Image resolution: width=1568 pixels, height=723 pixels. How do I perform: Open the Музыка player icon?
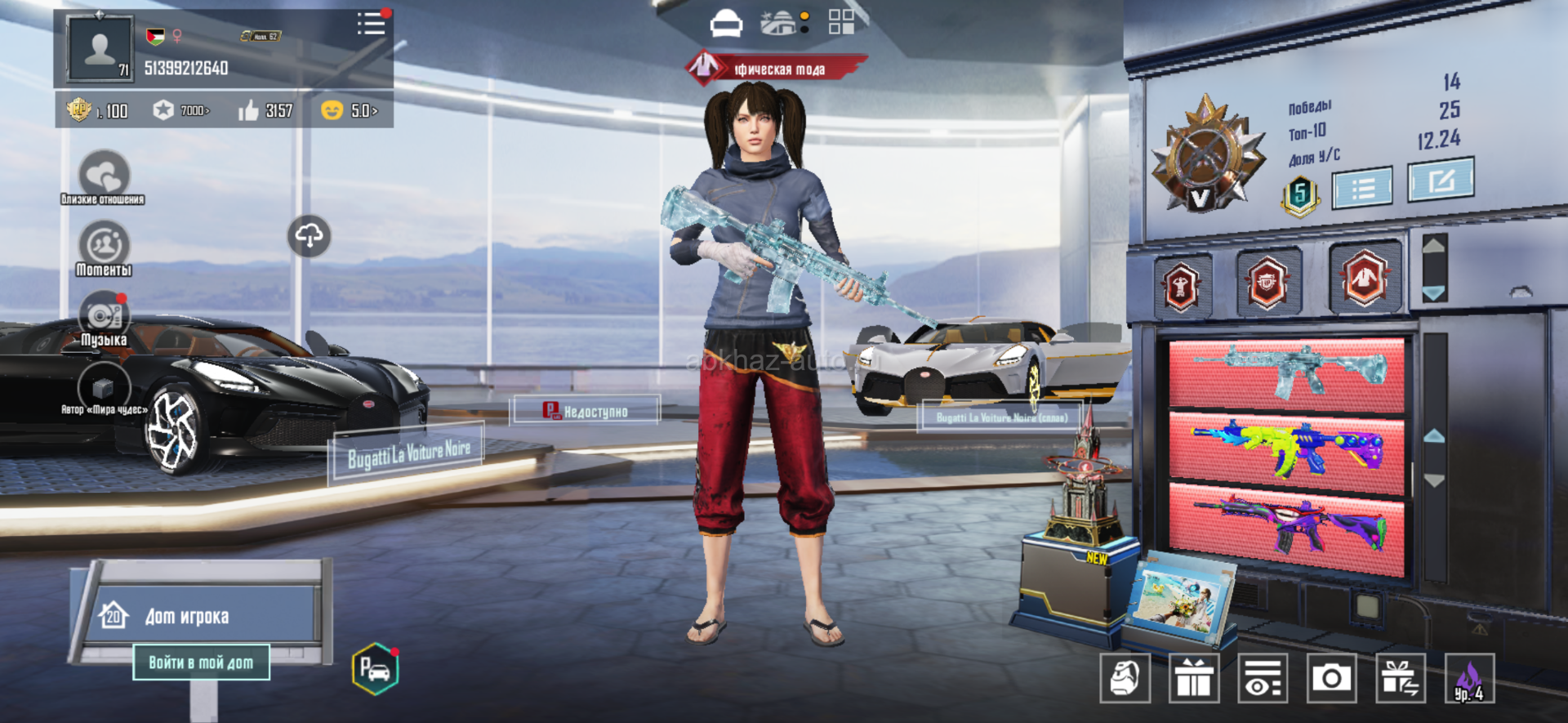tap(104, 316)
